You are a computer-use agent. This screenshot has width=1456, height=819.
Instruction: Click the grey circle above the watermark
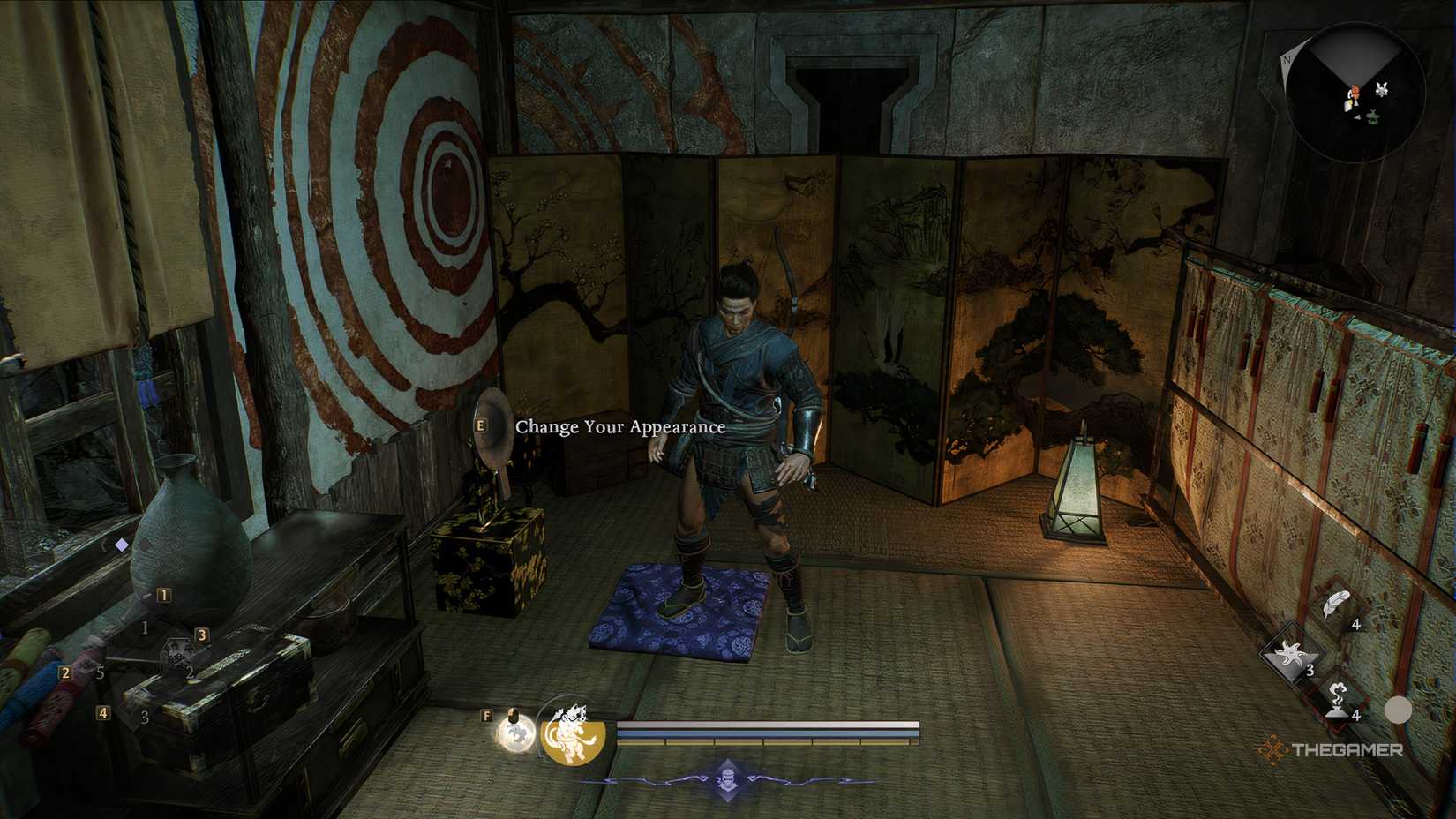click(x=1399, y=710)
